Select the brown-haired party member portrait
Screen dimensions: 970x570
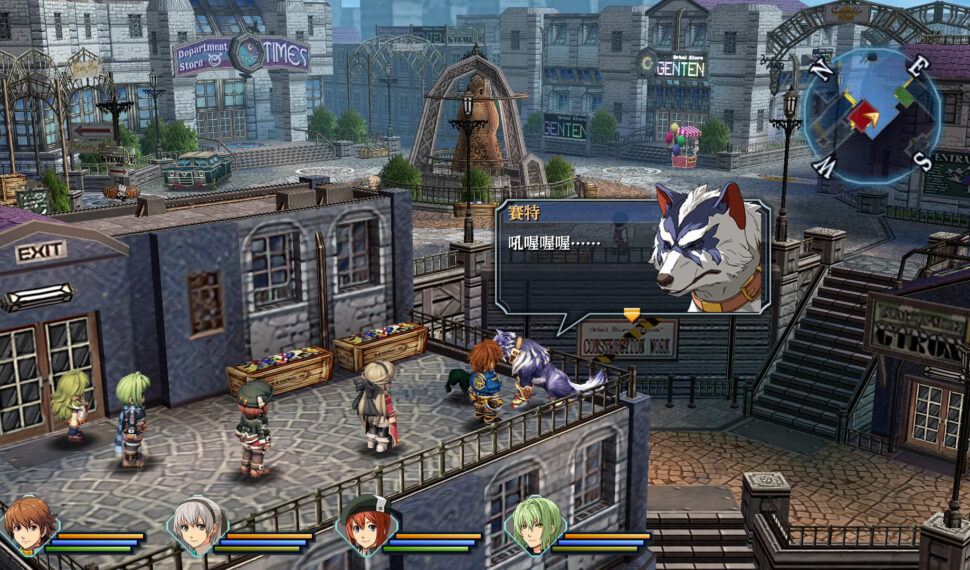pos(28,525)
